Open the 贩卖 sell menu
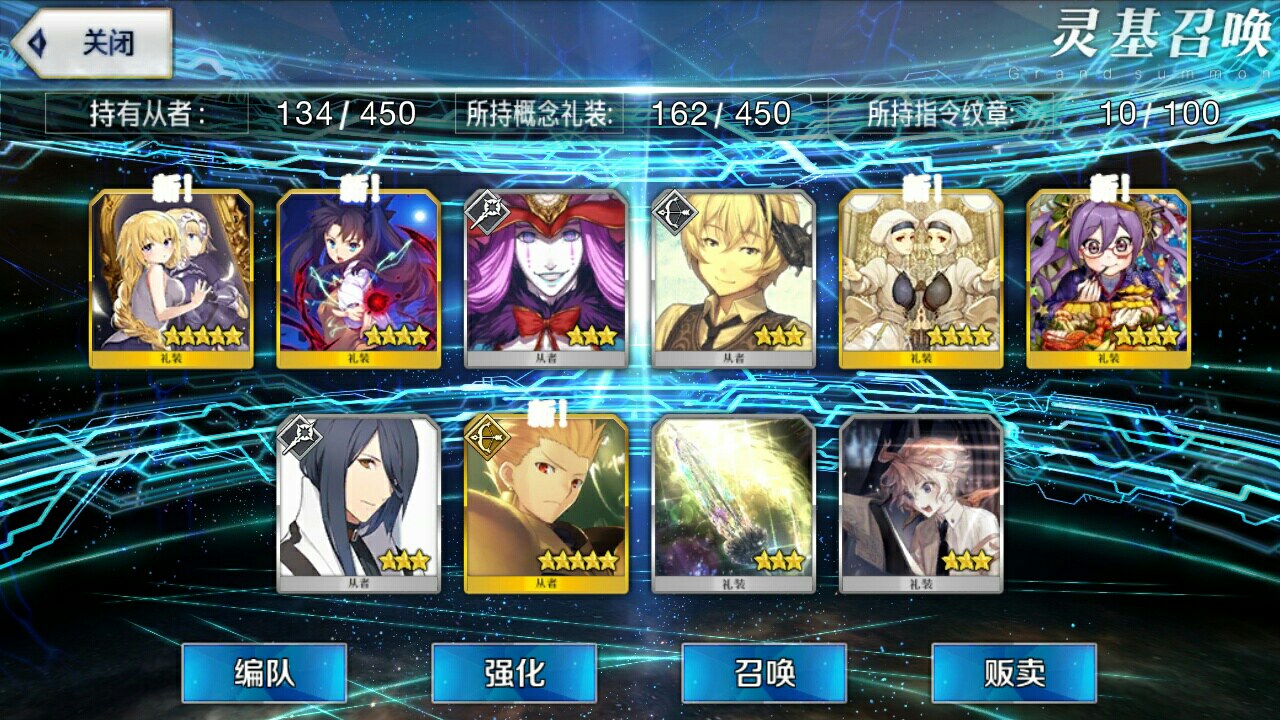 point(1014,673)
